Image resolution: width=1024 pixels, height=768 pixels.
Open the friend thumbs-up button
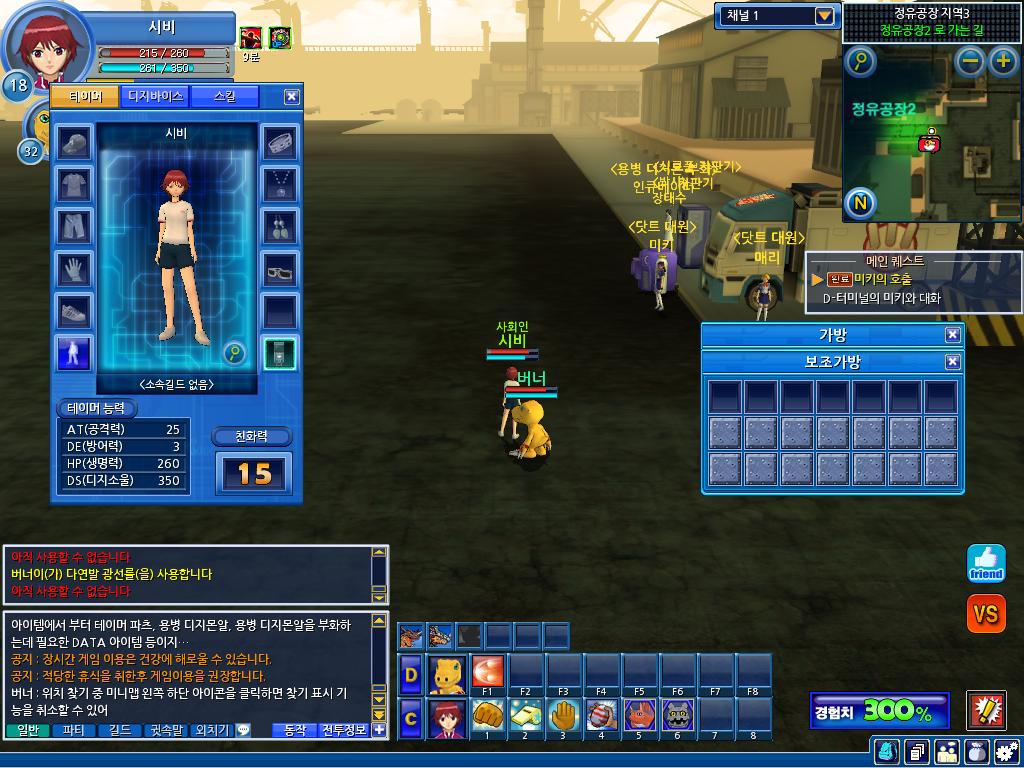tap(985, 563)
